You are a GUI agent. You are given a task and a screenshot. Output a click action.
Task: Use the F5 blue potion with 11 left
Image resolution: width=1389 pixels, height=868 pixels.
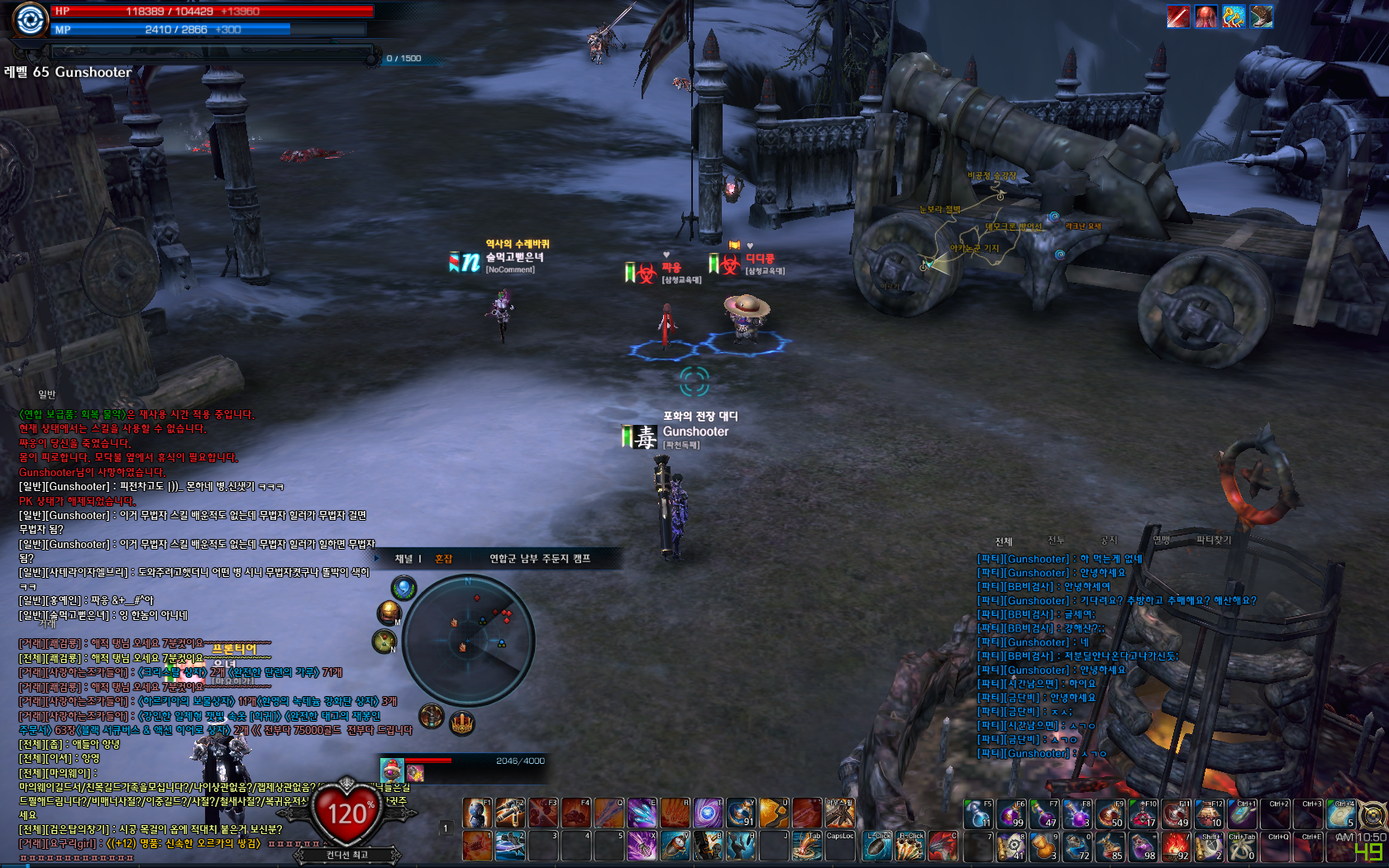pyautogui.click(x=978, y=813)
